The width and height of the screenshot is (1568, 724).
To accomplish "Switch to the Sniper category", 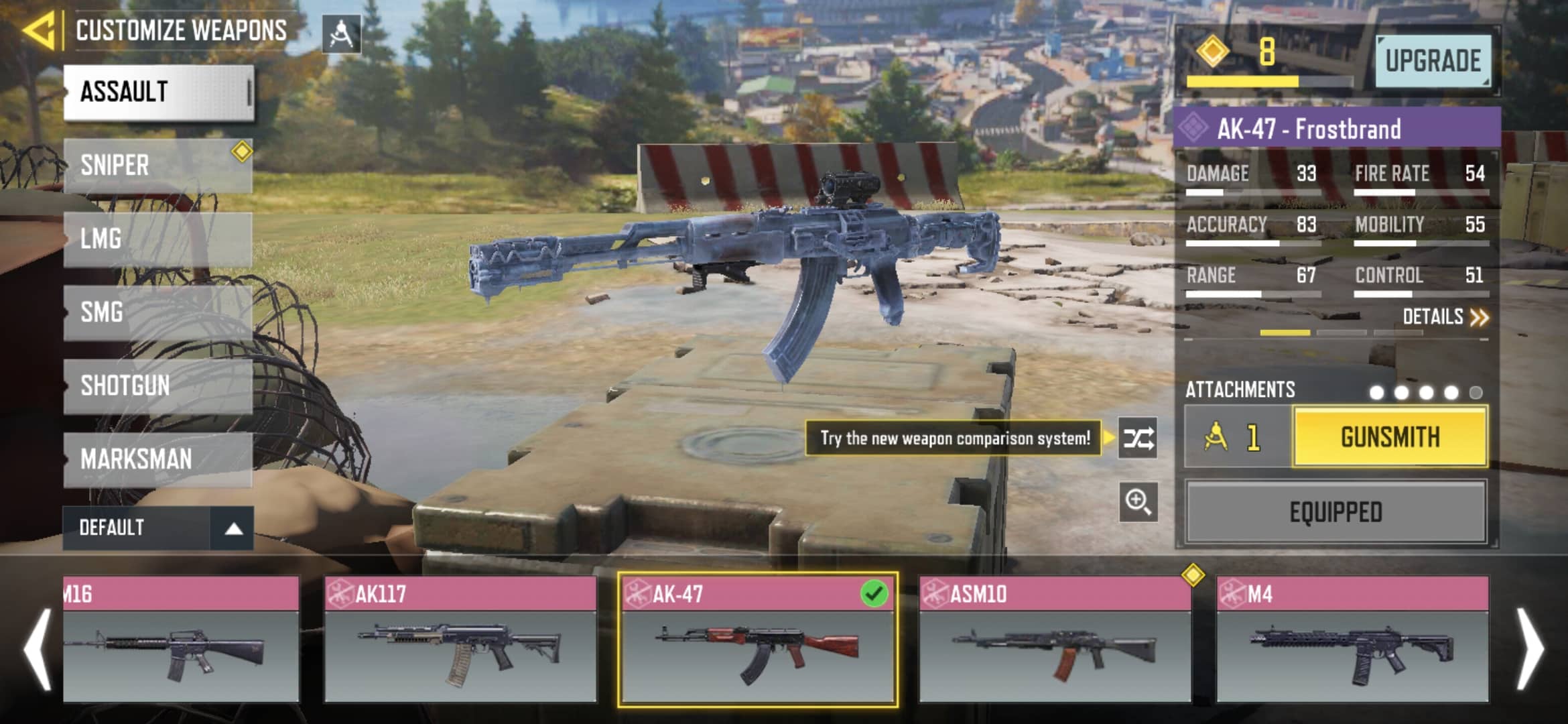I will click(x=159, y=166).
